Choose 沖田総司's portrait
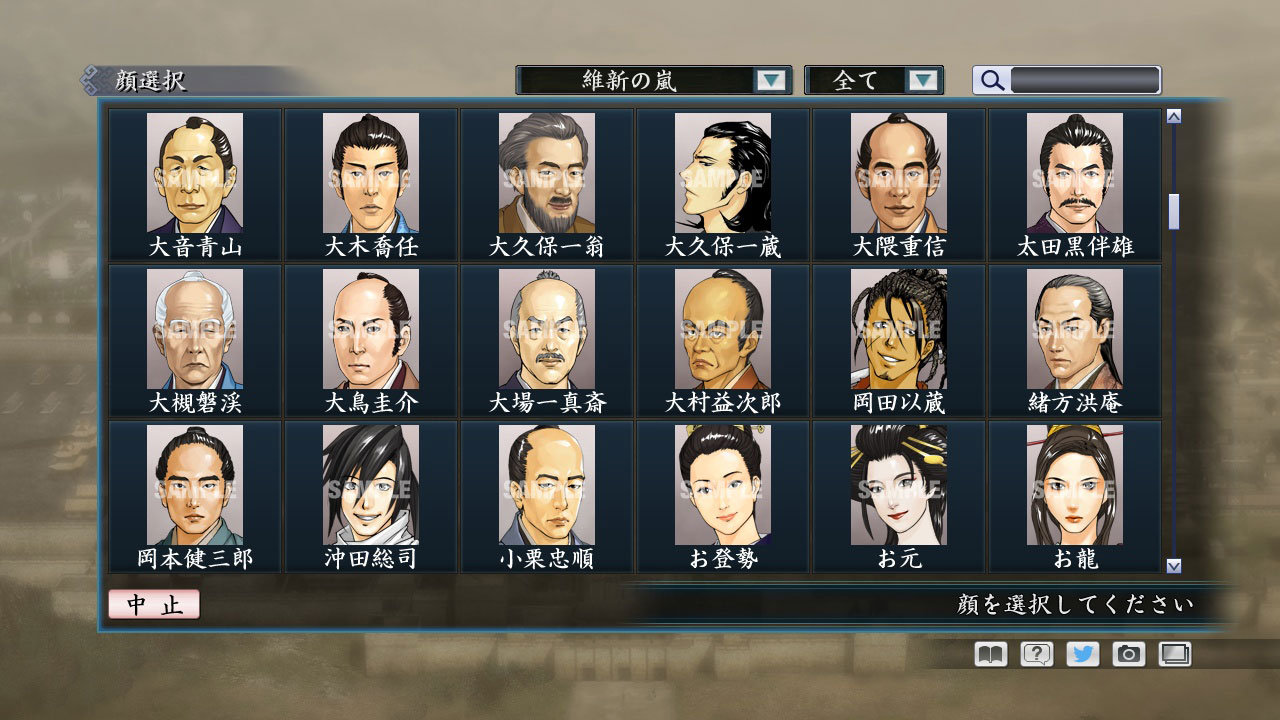The height and width of the screenshot is (720, 1280). (368, 487)
